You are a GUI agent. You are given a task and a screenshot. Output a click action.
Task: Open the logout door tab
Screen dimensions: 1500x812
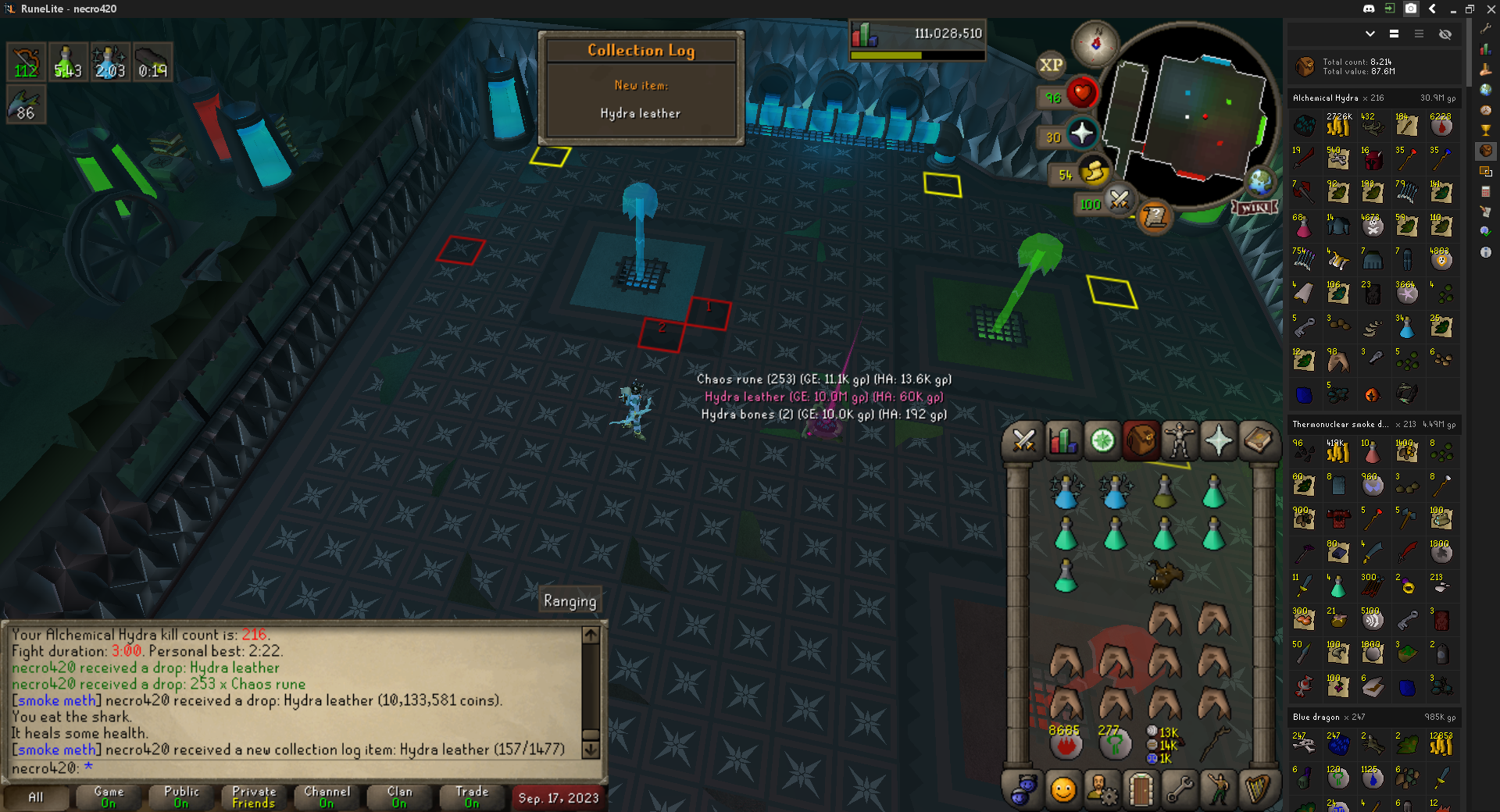(x=1141, y=790)
